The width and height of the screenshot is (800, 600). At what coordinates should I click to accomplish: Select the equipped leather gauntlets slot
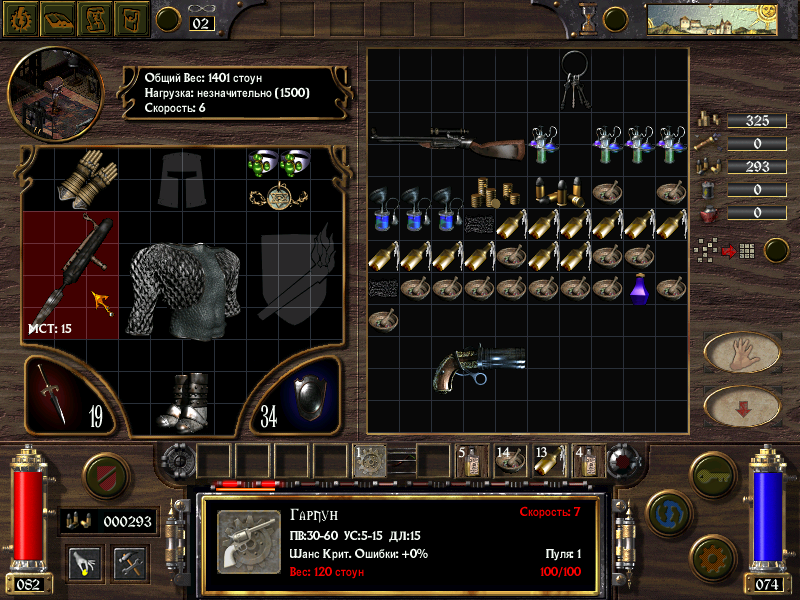pos(86,178)
